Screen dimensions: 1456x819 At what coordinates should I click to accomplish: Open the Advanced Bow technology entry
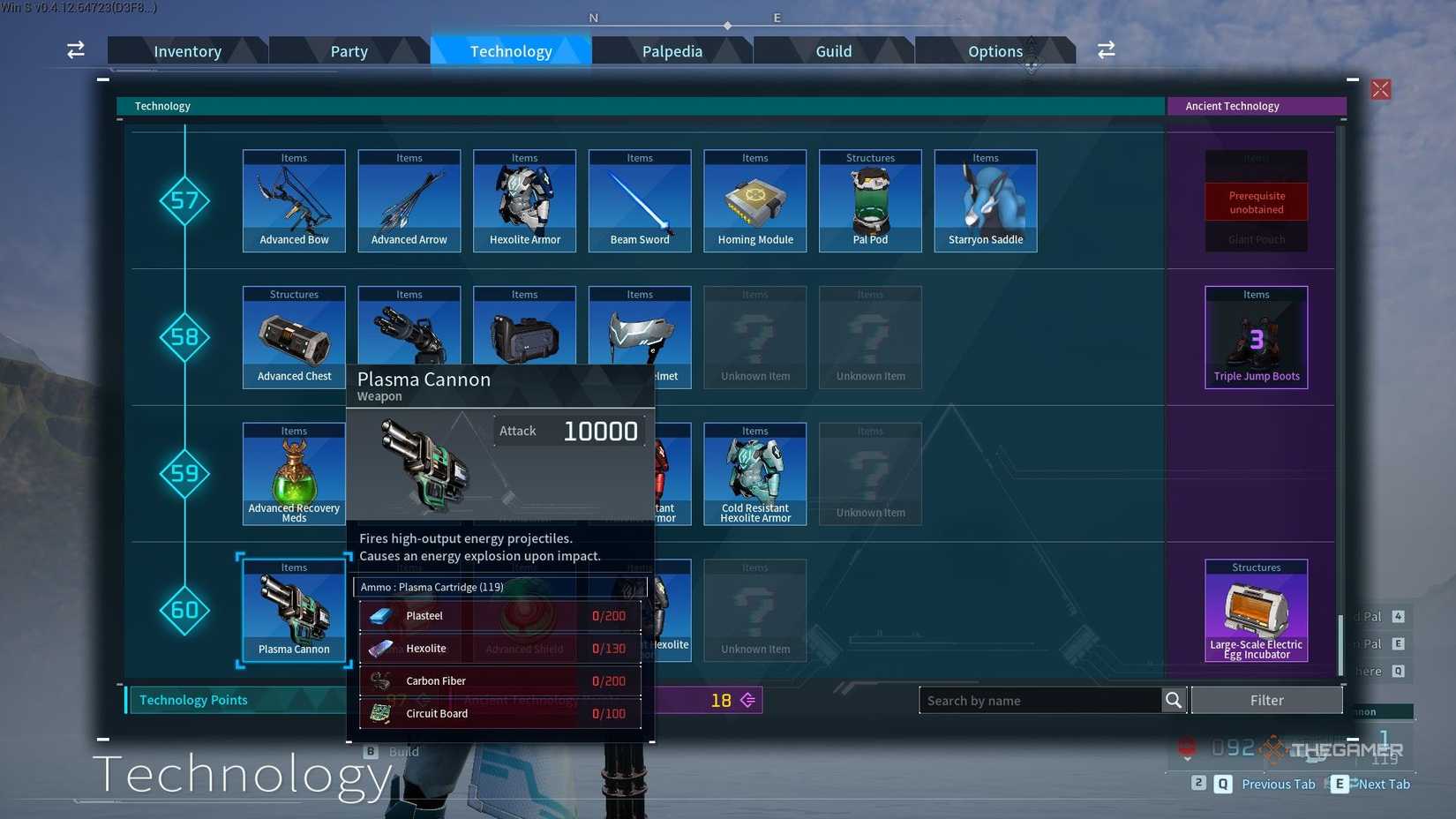tap(293, 200)
